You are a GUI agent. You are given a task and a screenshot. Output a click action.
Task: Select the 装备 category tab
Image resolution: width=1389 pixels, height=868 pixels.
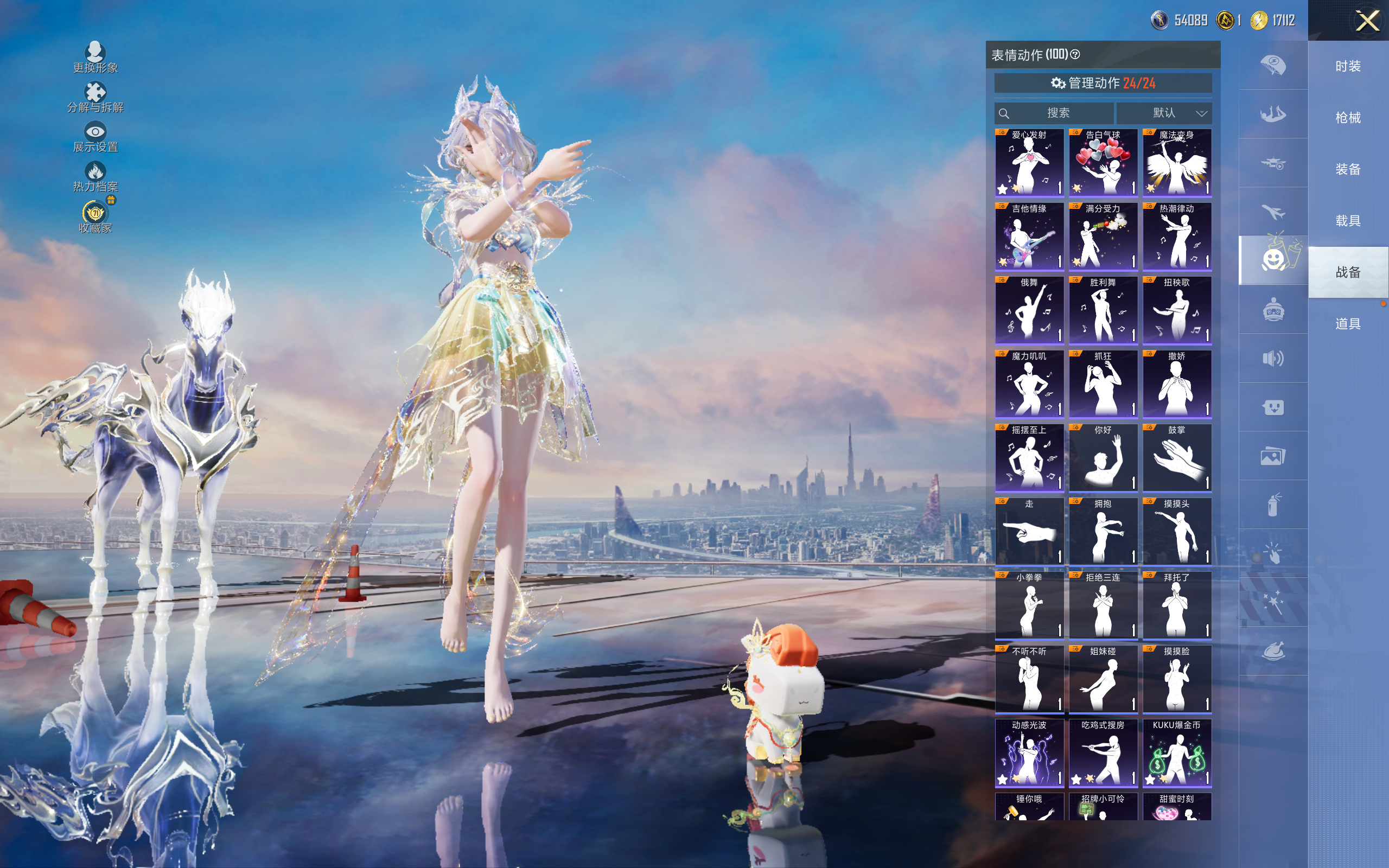click(x=1348, y=169)
